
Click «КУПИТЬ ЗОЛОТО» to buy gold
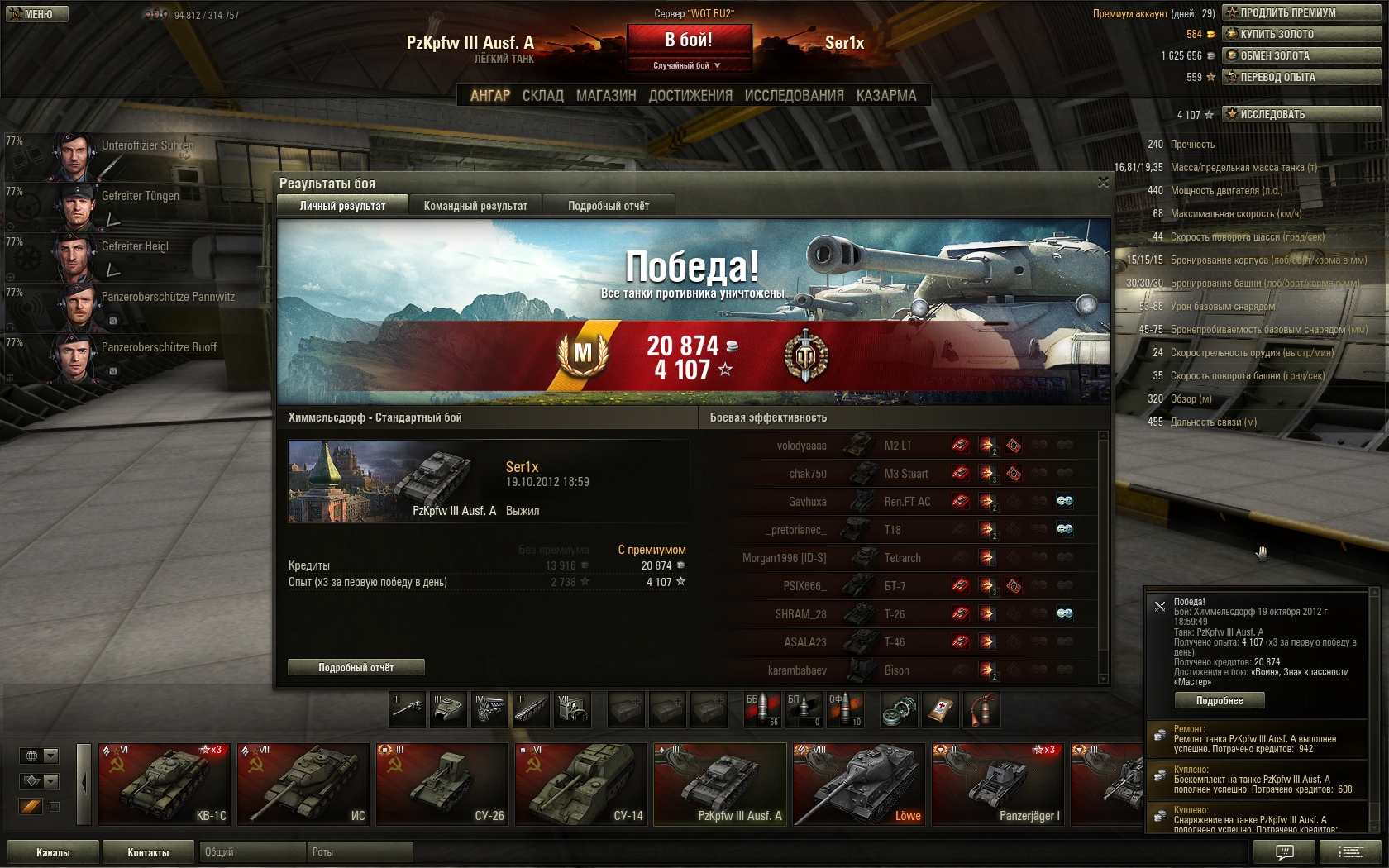click(x=1301, y=34)
